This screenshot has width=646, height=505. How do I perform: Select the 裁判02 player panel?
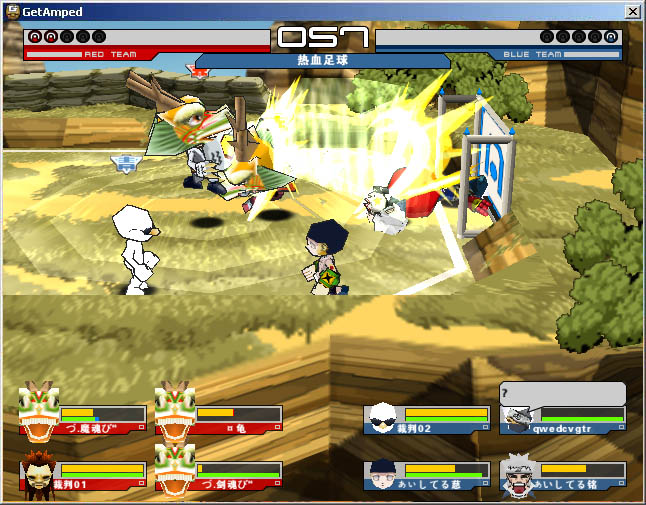(428, 419)
